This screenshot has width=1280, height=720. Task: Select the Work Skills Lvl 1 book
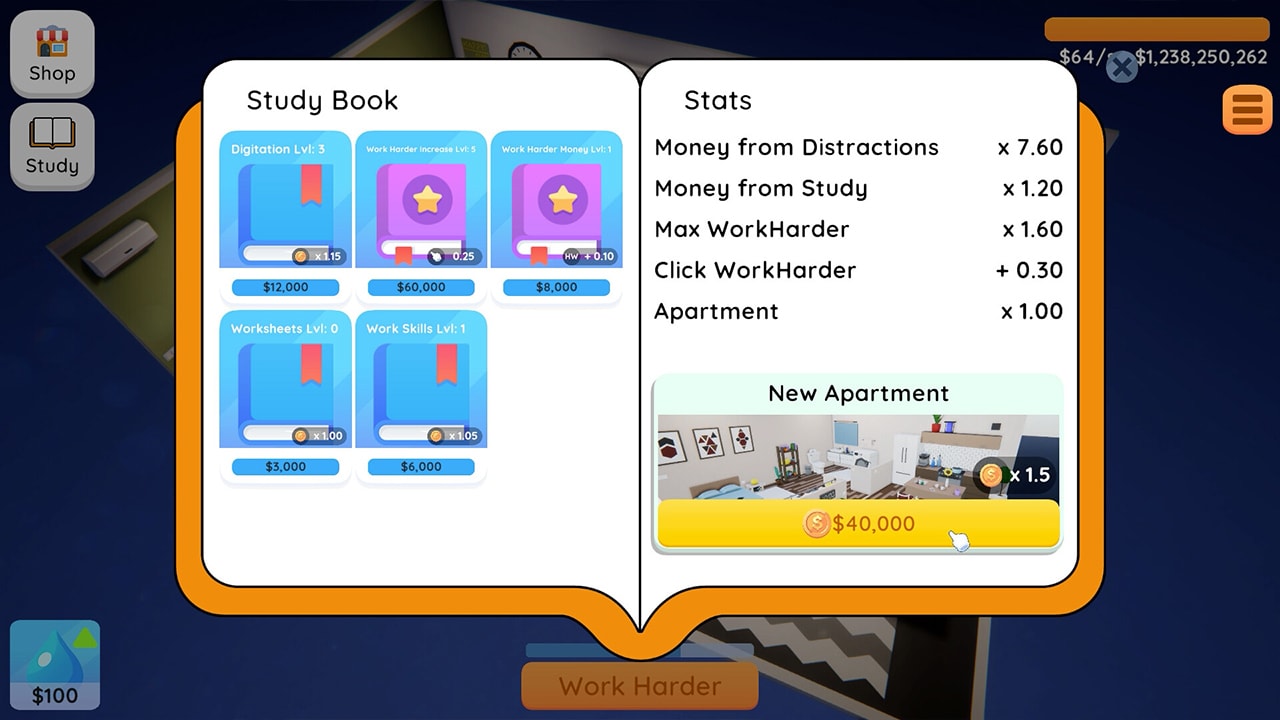(421, 380)
